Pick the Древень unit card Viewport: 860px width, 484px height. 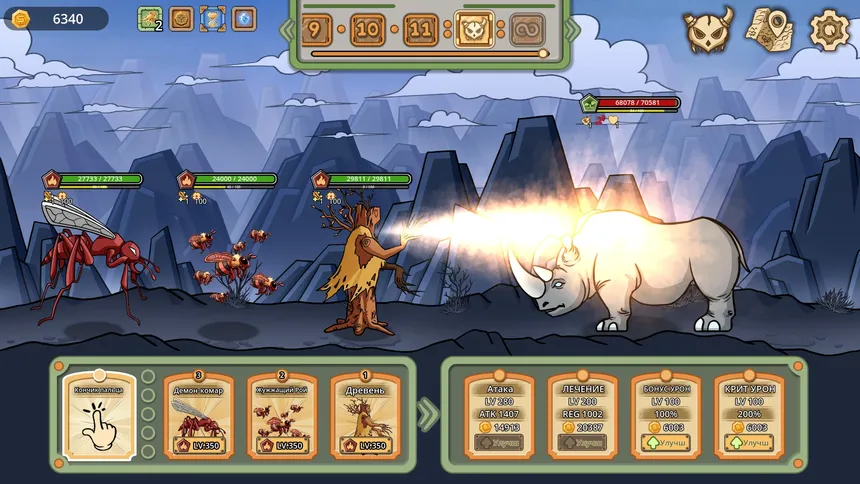tap(364, 415)
